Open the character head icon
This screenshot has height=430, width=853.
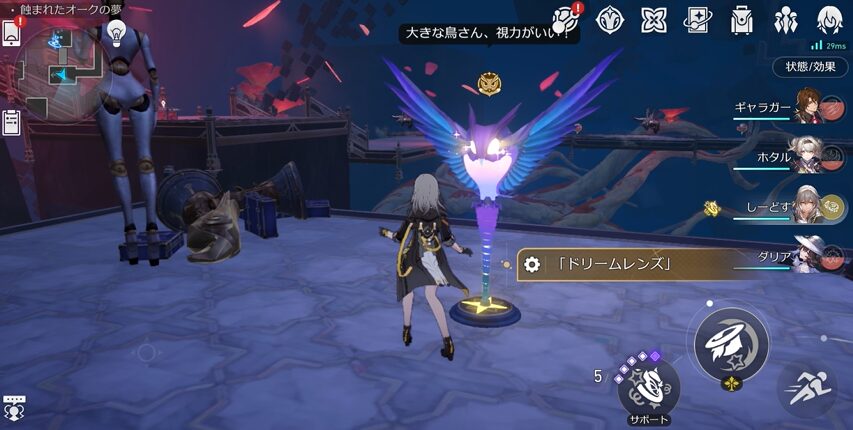tap(829, 19)
